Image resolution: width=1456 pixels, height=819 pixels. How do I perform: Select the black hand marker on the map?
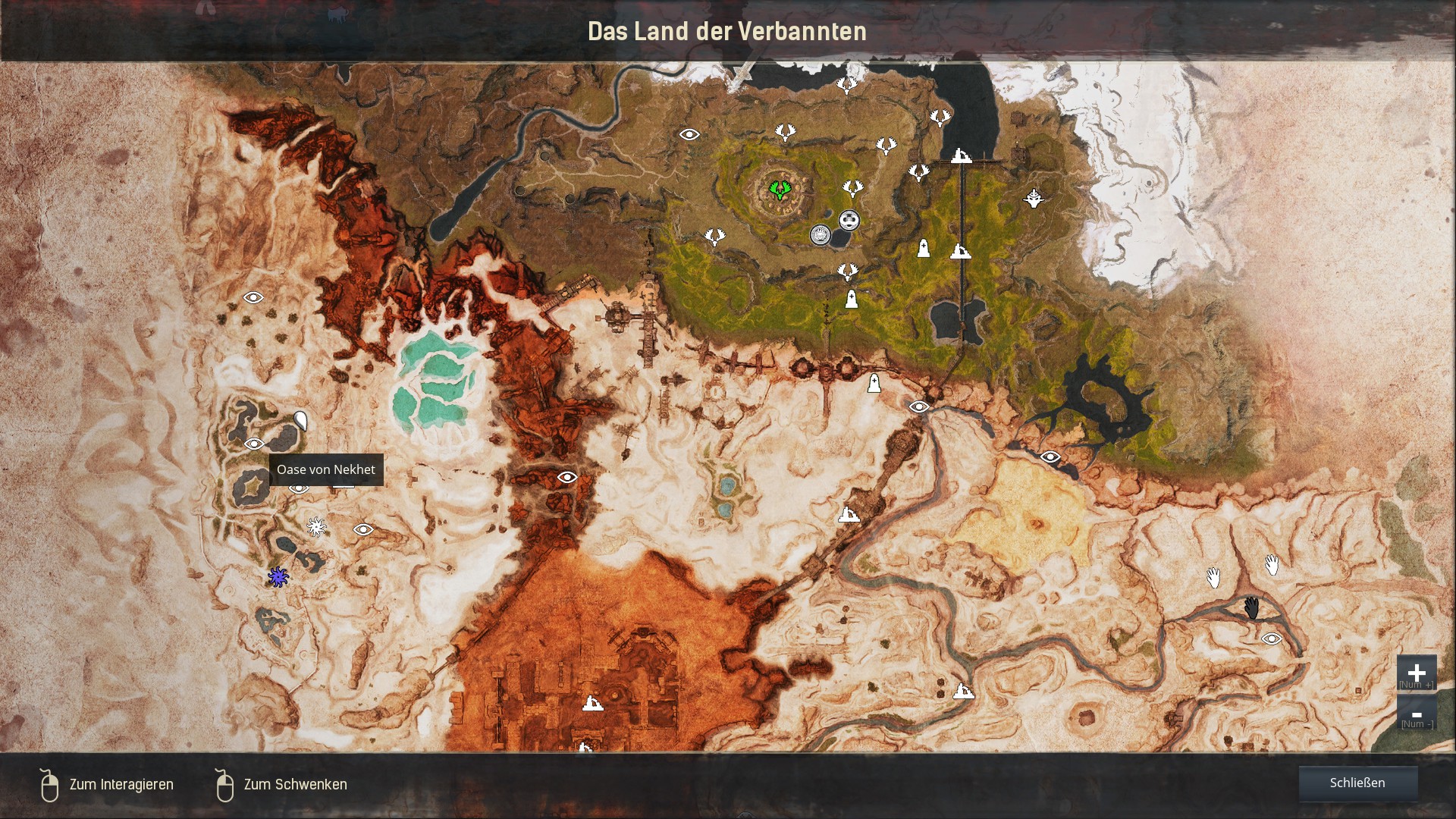(1251, 607)
